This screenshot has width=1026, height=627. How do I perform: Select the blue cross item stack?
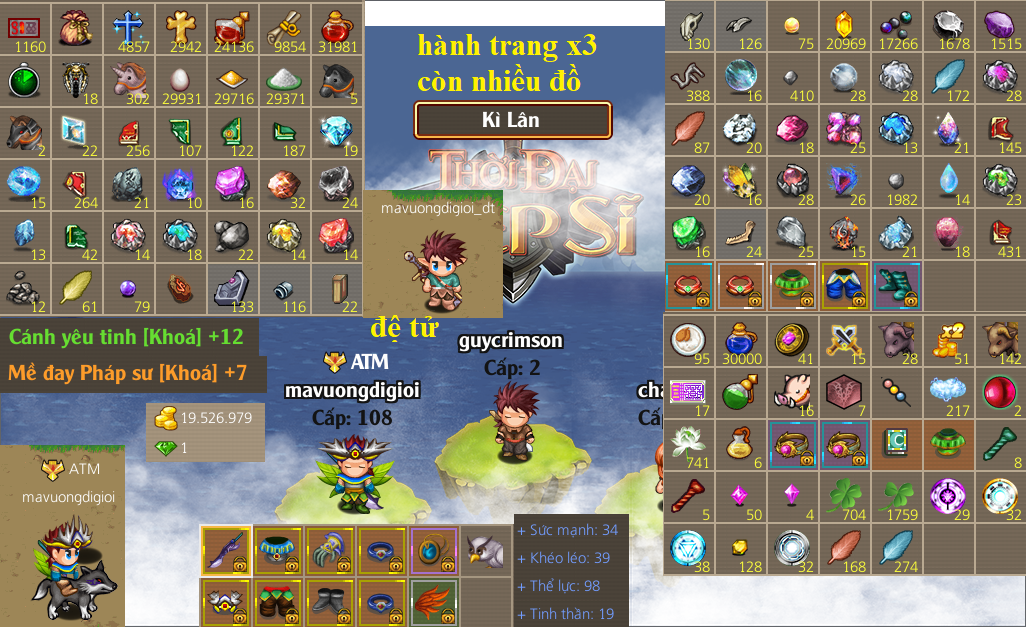point(129,27)
